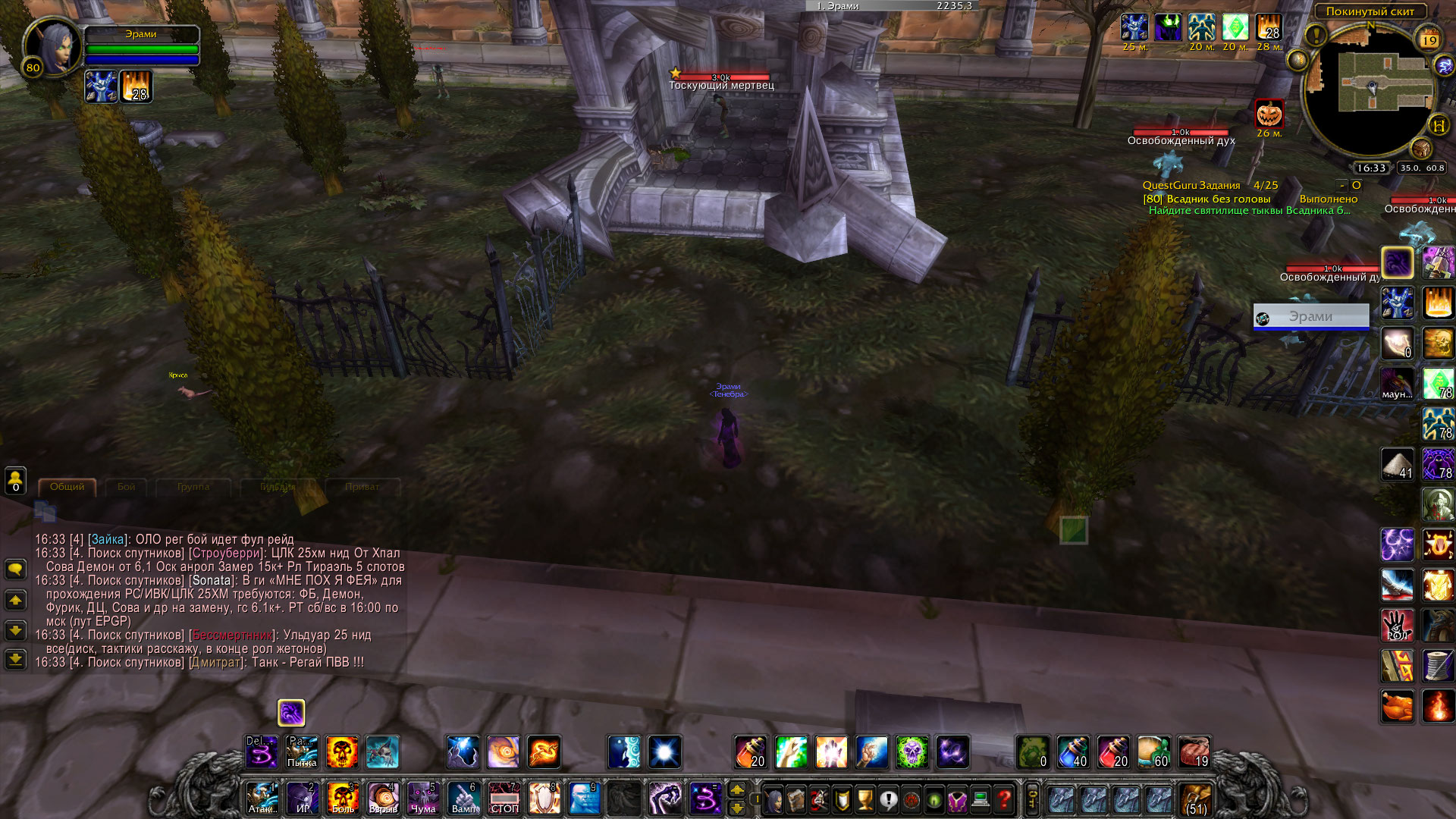This screenshot has height=819, width=1456.
Task: Cast the 'Чума' skull spell
Action: (x=423, y=799)
